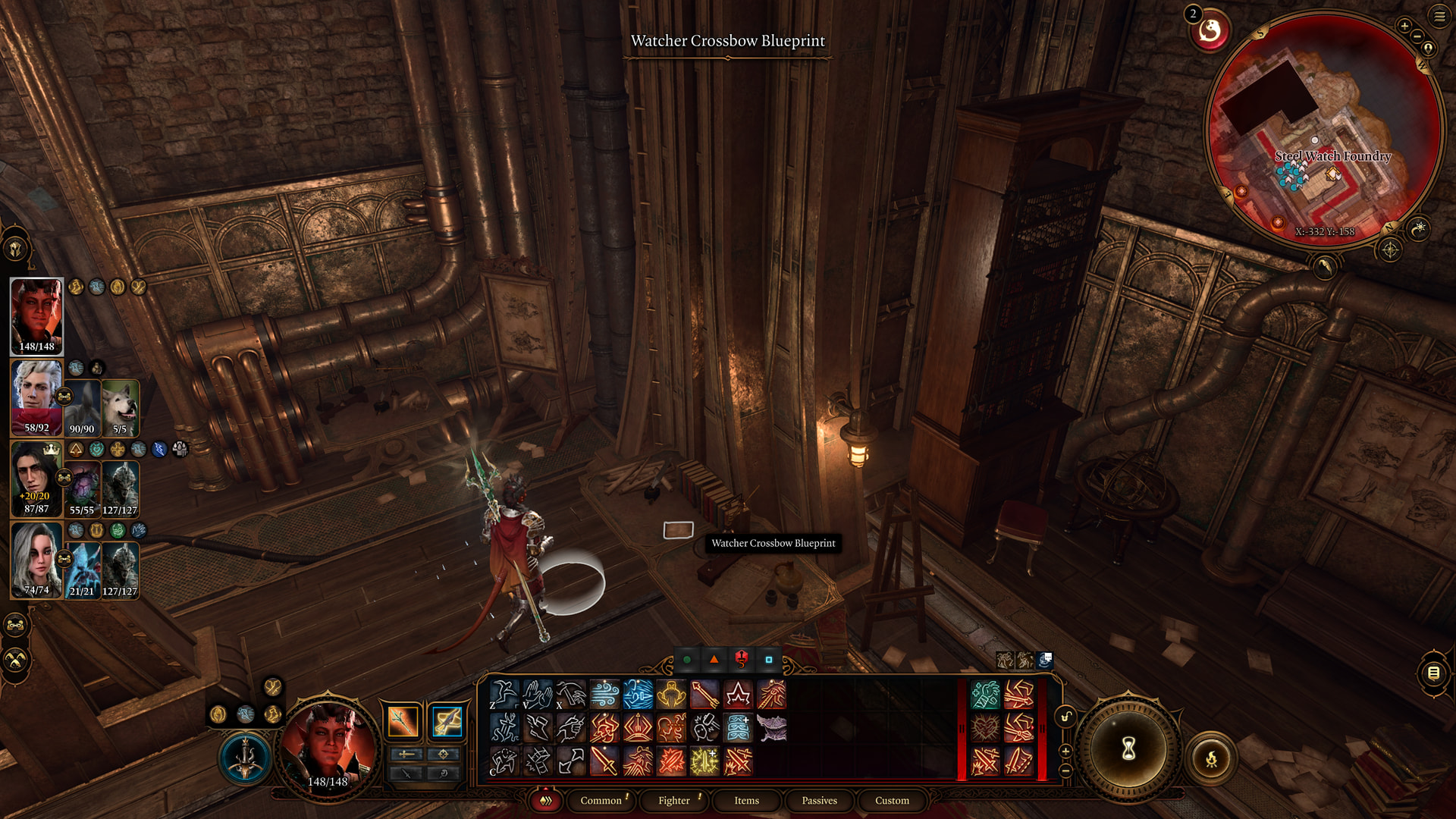Select the silver-haired woman party portrait
This screenshot has height=819, width=1456.
coord(36,560)
